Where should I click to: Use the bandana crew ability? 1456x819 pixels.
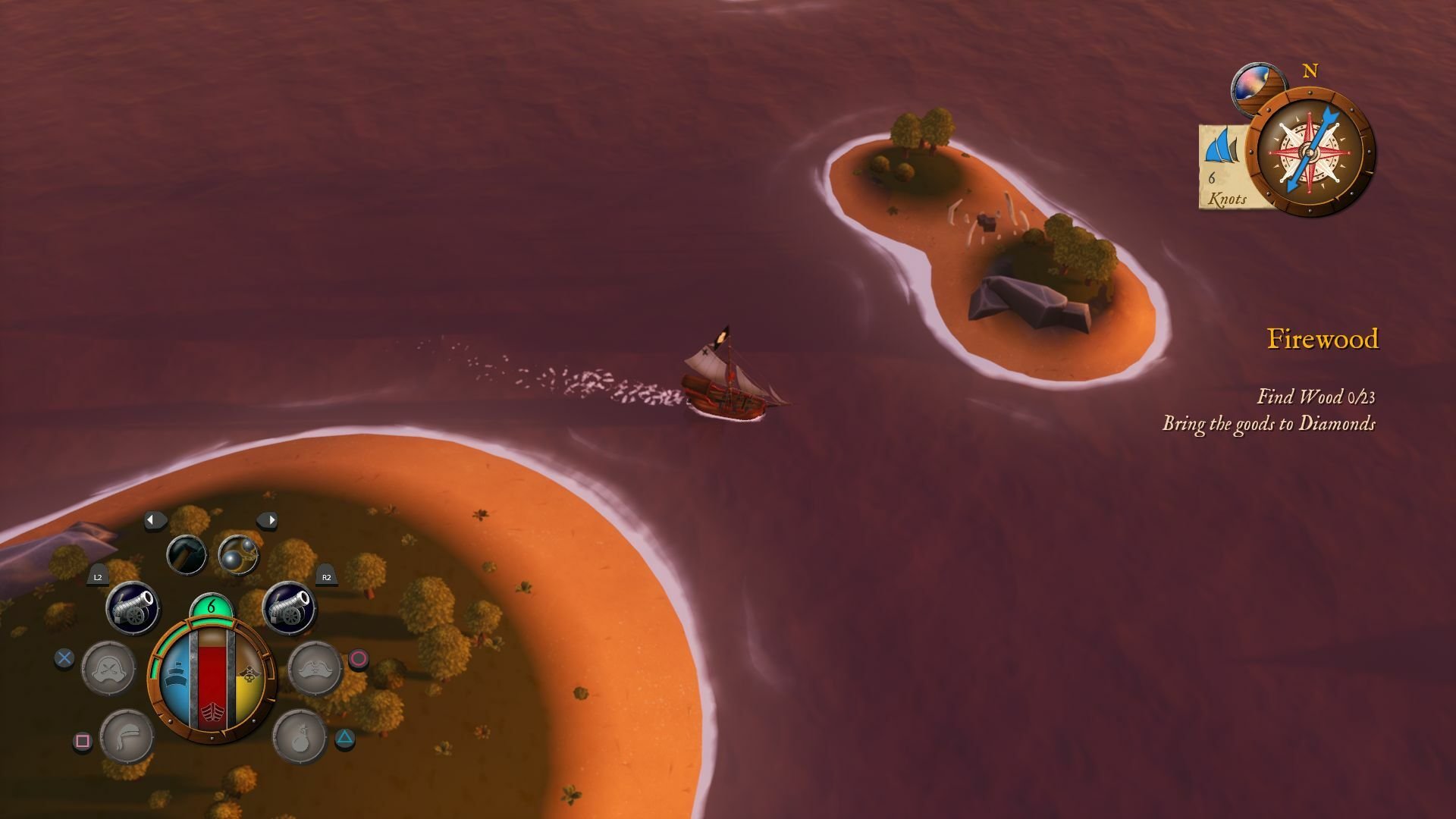(127, 736)
